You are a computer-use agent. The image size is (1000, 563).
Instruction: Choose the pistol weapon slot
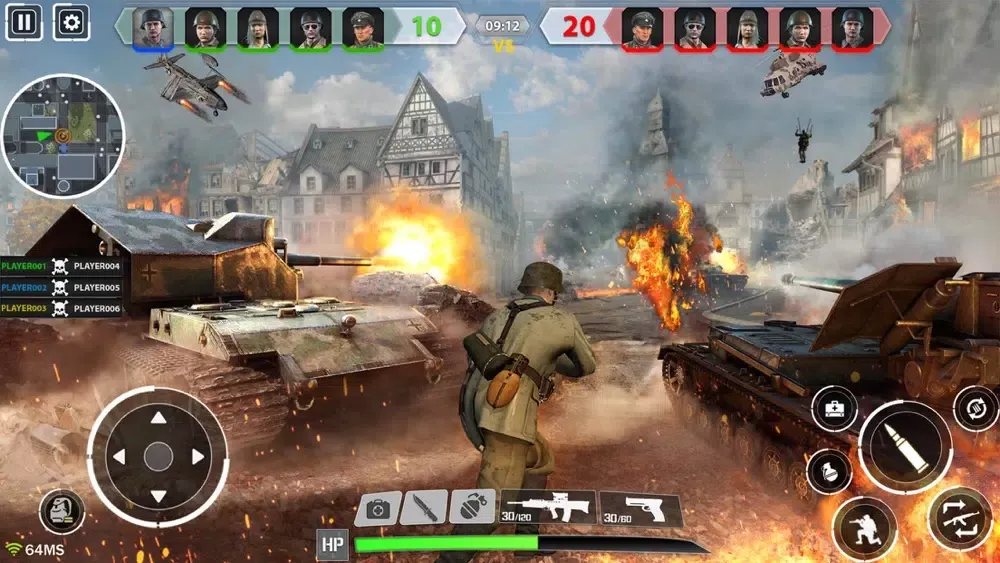tap(640, 507)
